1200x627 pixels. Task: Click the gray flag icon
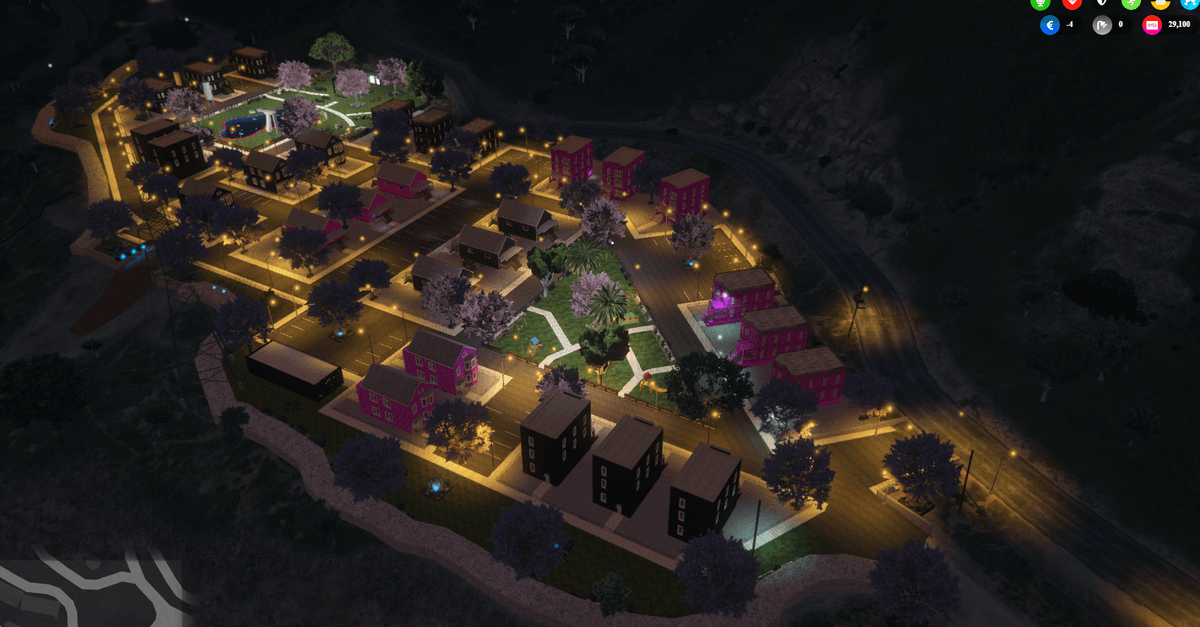[x=1102, y=25]
